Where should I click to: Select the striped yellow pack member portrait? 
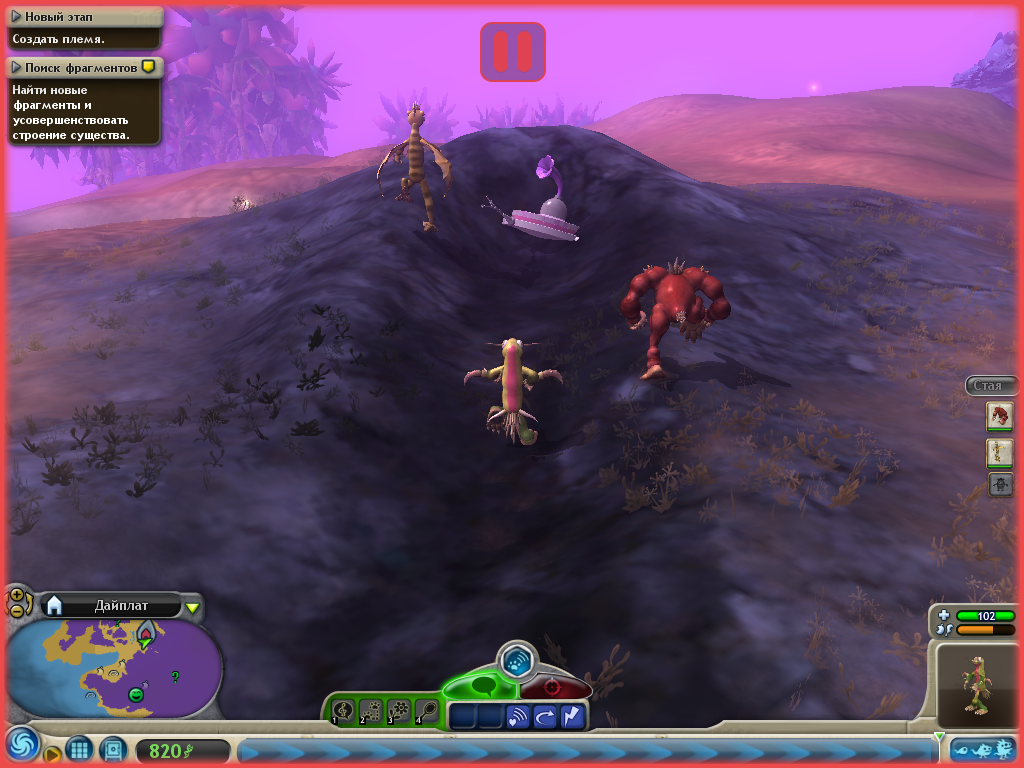pos(1000,452)
